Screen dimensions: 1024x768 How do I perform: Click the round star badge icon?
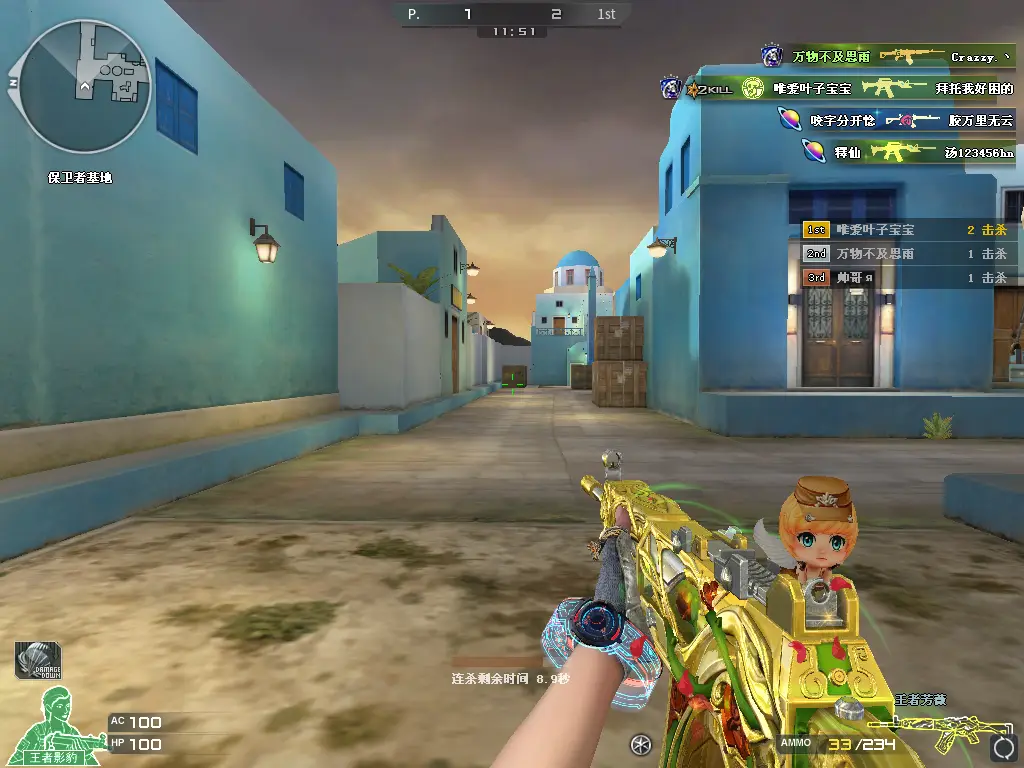click(x=642, y=744)
